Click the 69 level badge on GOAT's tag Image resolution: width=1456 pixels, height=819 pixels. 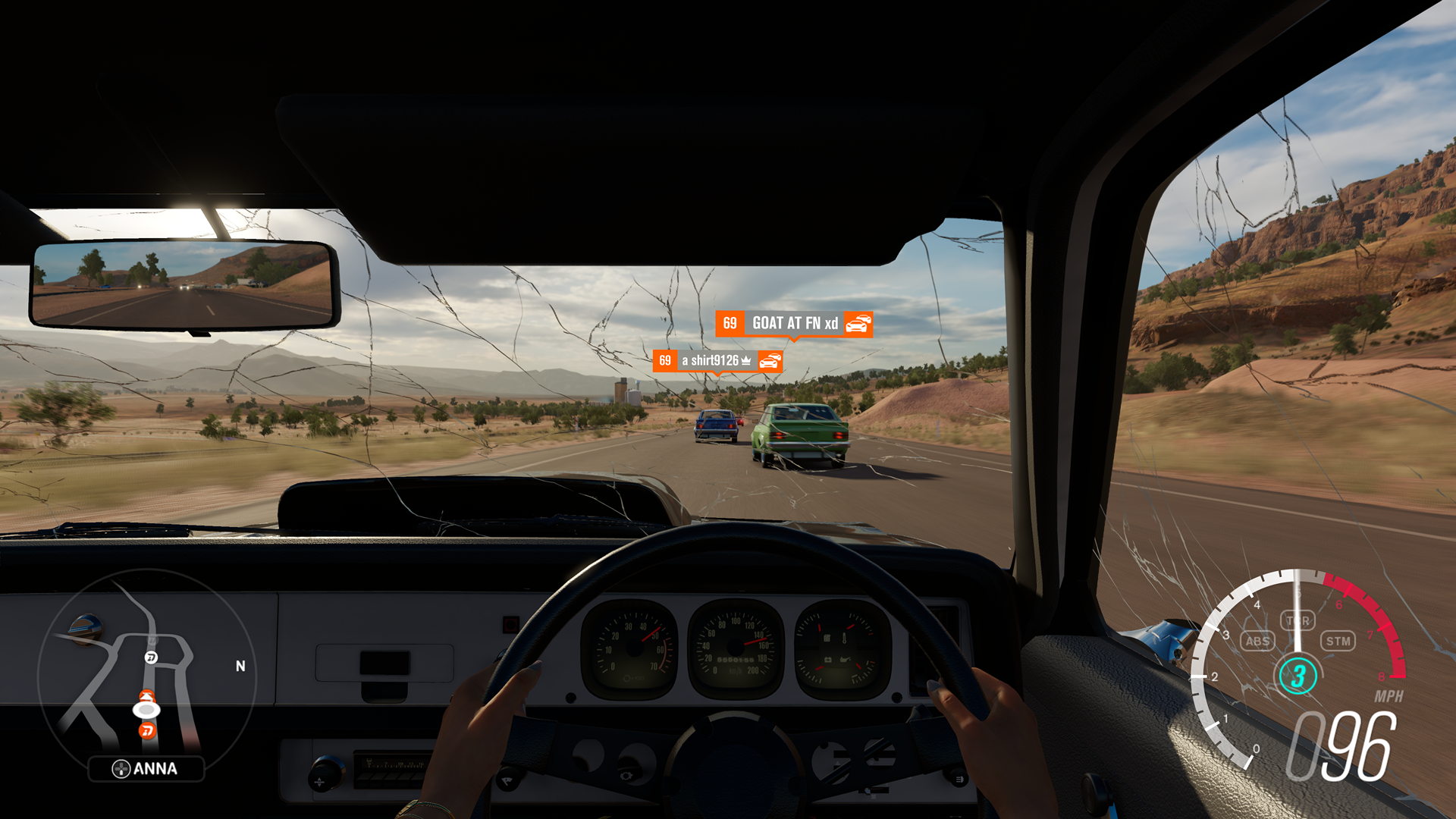(730, 323)
